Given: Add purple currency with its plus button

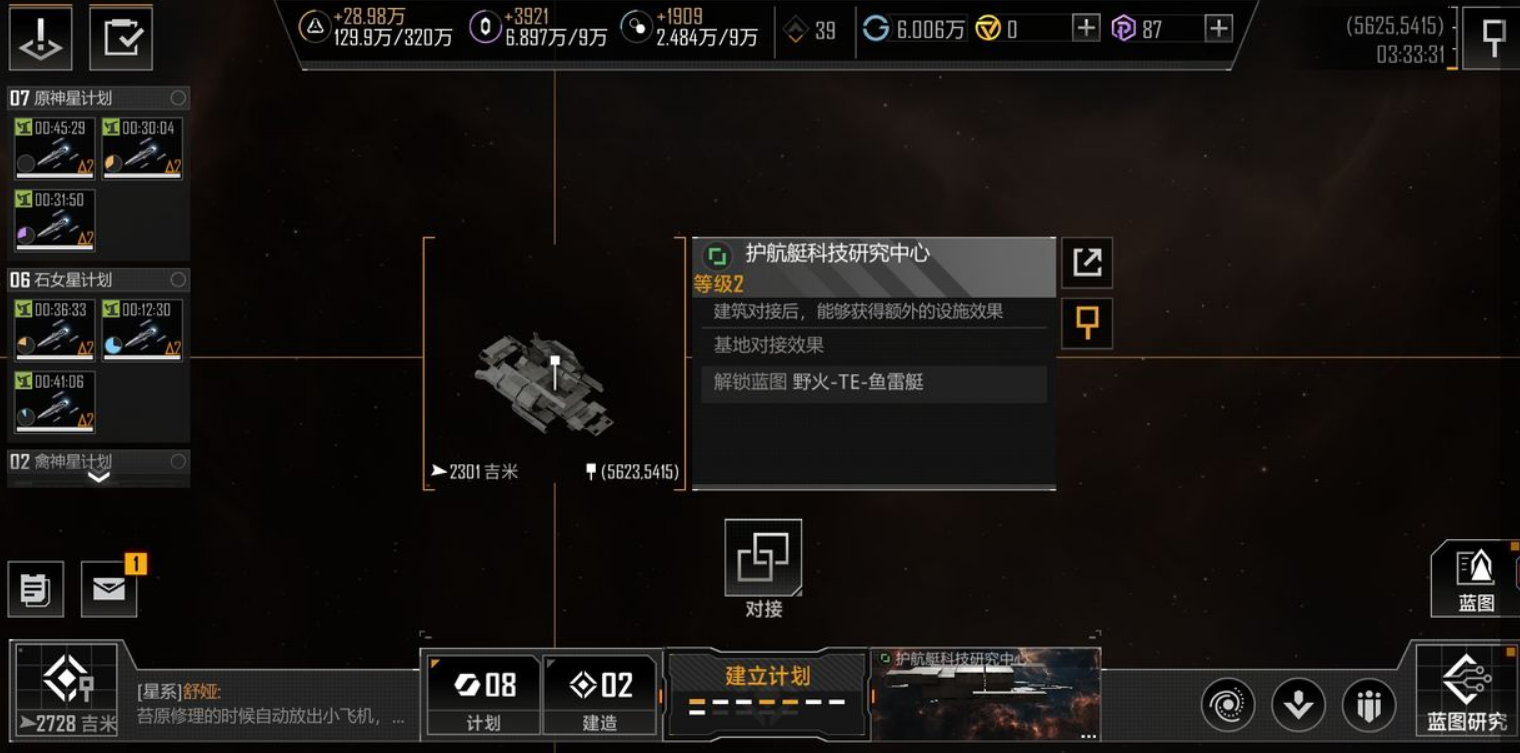Looking at the screenshot, I should click(1218, 29).
